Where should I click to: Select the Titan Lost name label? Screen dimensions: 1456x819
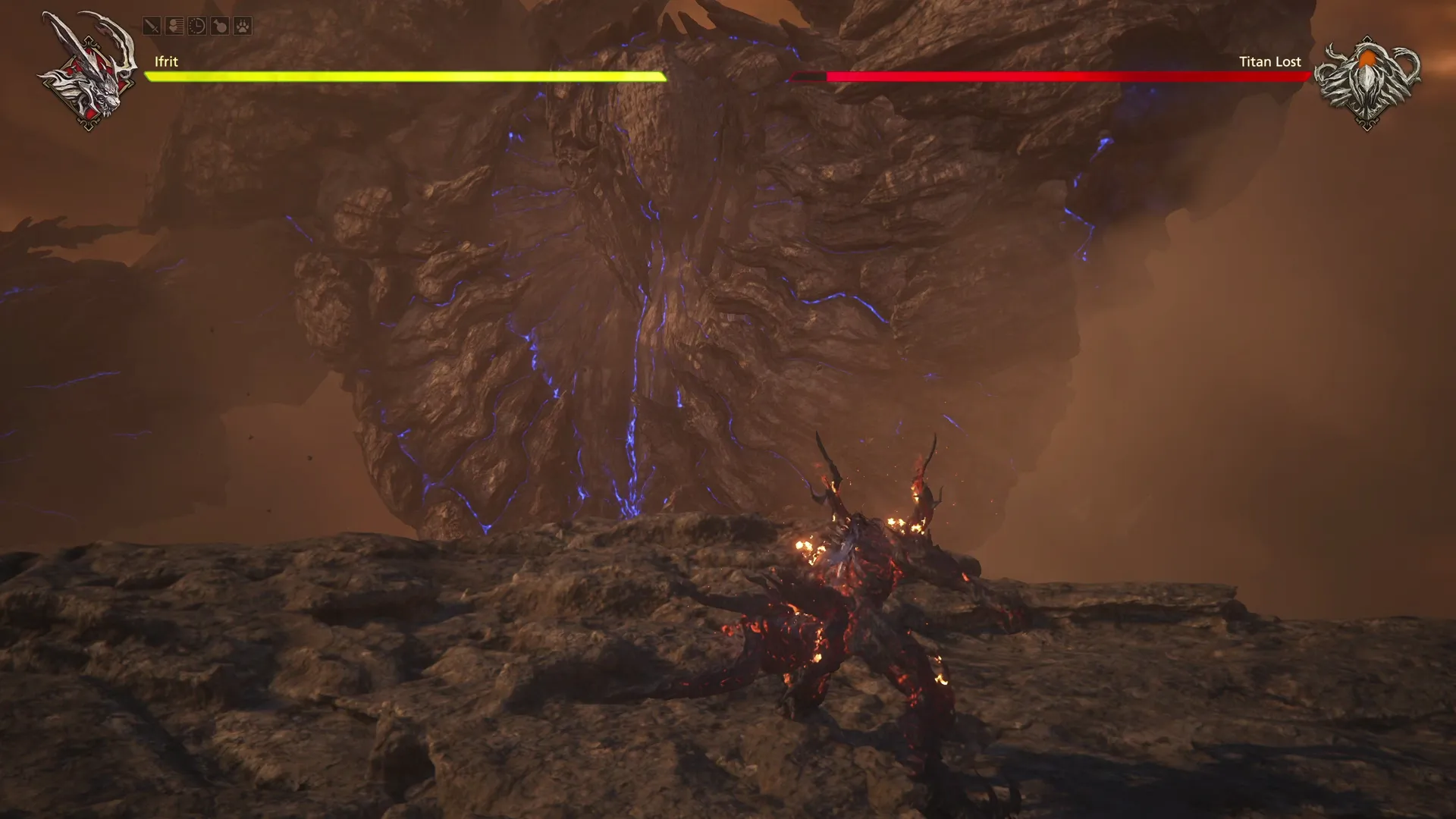click(x=1269, y=61)
